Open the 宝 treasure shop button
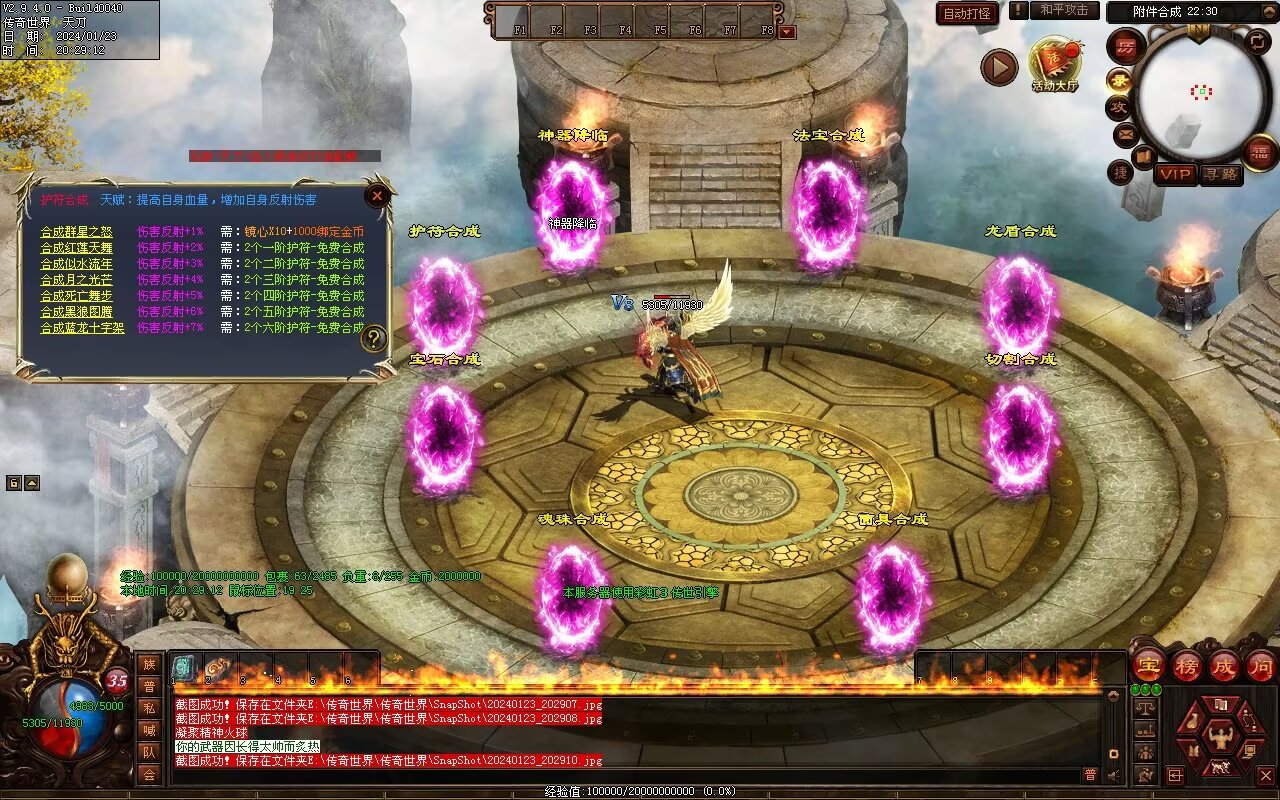Viewport: 1280px width, 800px height. pyautogui.click(x=1150, y=665)
